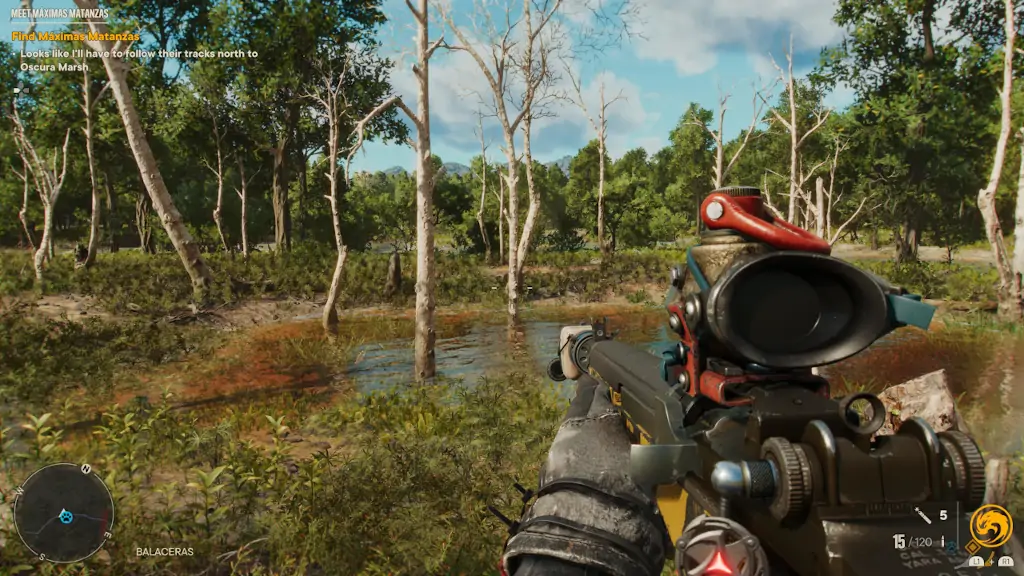Click the orange diamond gadget icon
The height and width of the screenshot is (576, 1024).
point(974,548)
